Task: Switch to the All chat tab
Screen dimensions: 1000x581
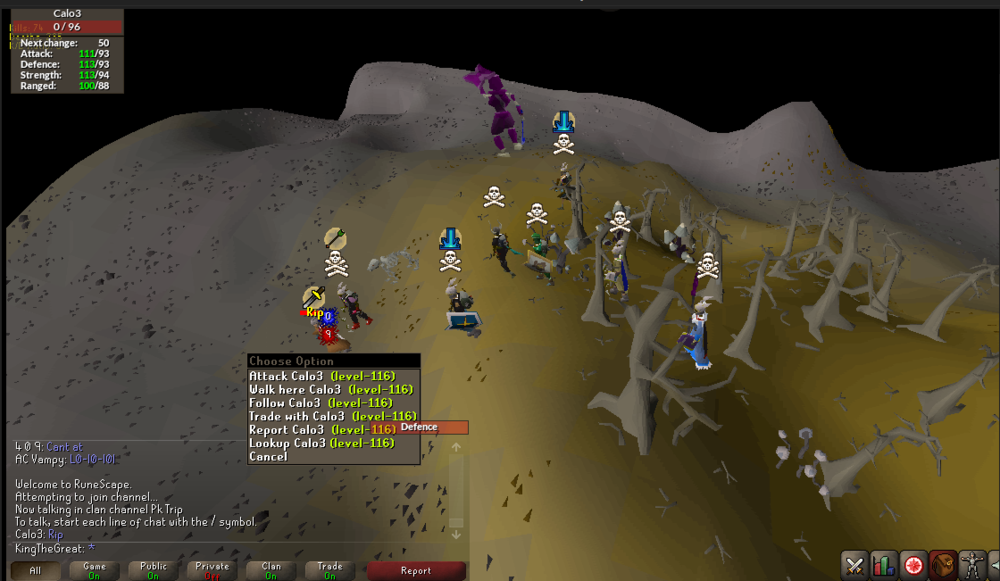Action: [x=35, y=571]
